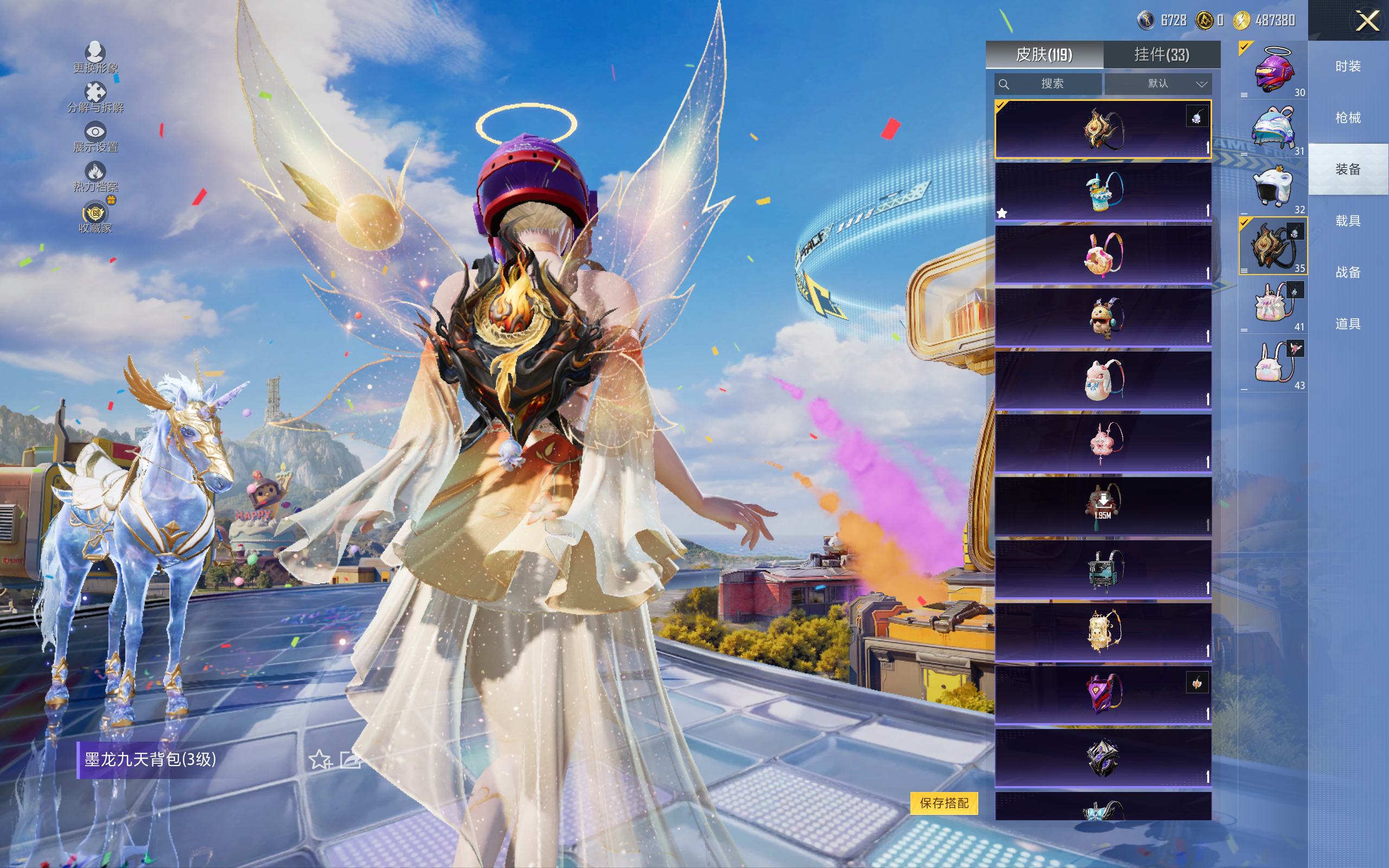Close the wardrobe screen with the X
The image size is (1389, 868).
tap(1367, 21)
